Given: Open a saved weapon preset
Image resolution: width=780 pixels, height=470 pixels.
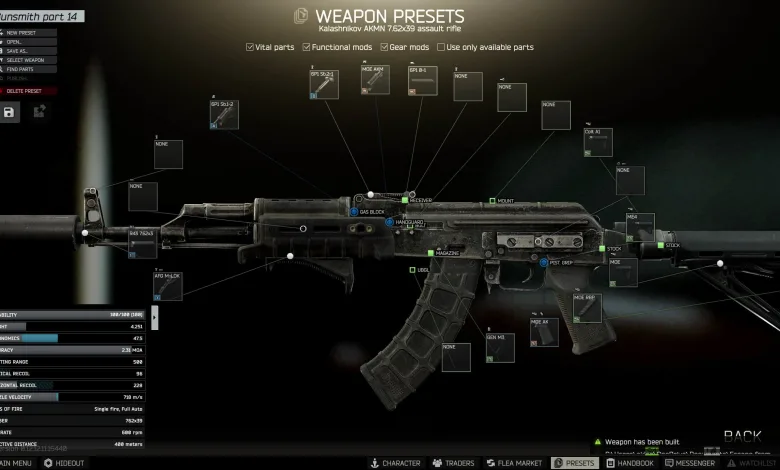Looking at the screenshot, I should pyautogui.click(x=20, y=42).
